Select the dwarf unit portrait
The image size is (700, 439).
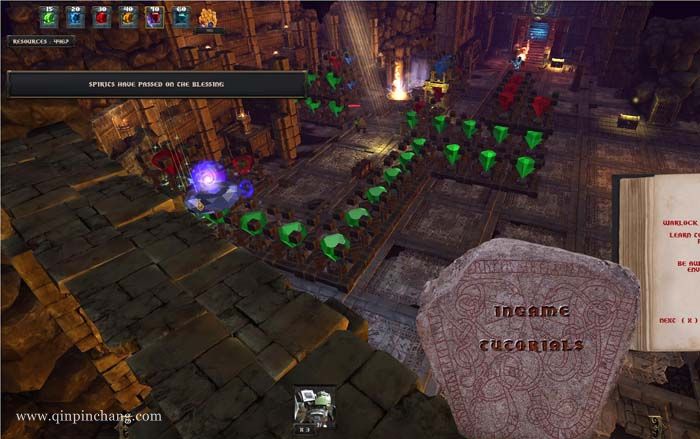coord(313,407)
